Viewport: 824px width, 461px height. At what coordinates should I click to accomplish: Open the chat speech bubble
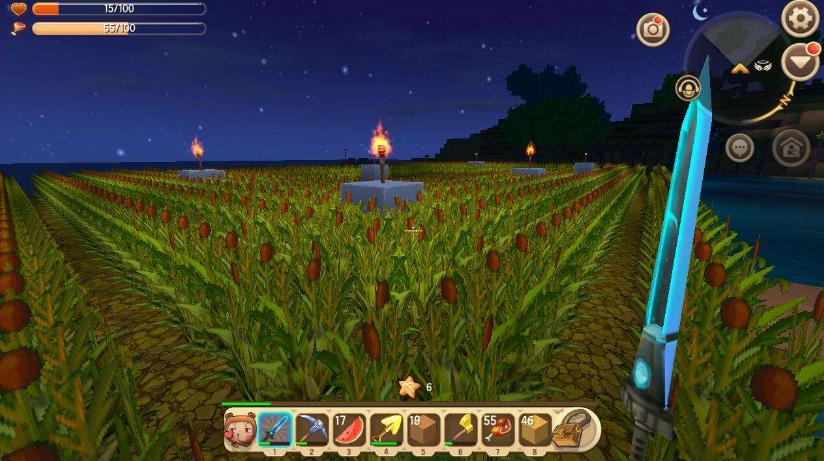(x=740, y=147)
